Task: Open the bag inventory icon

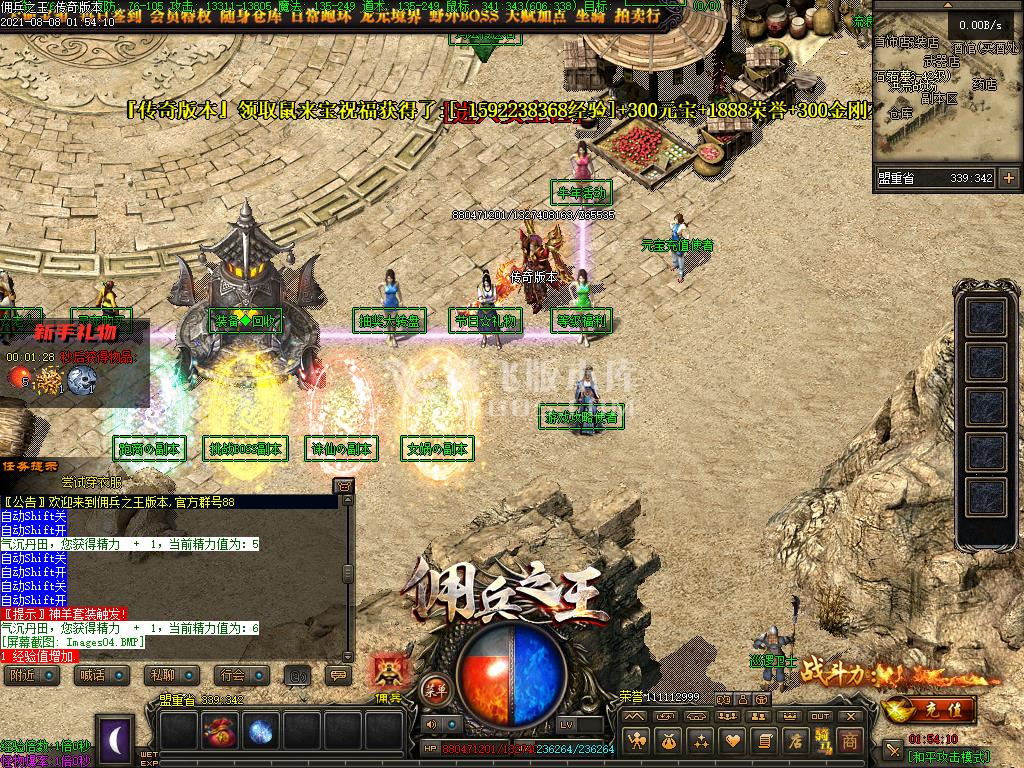Action: pos(666,741)
